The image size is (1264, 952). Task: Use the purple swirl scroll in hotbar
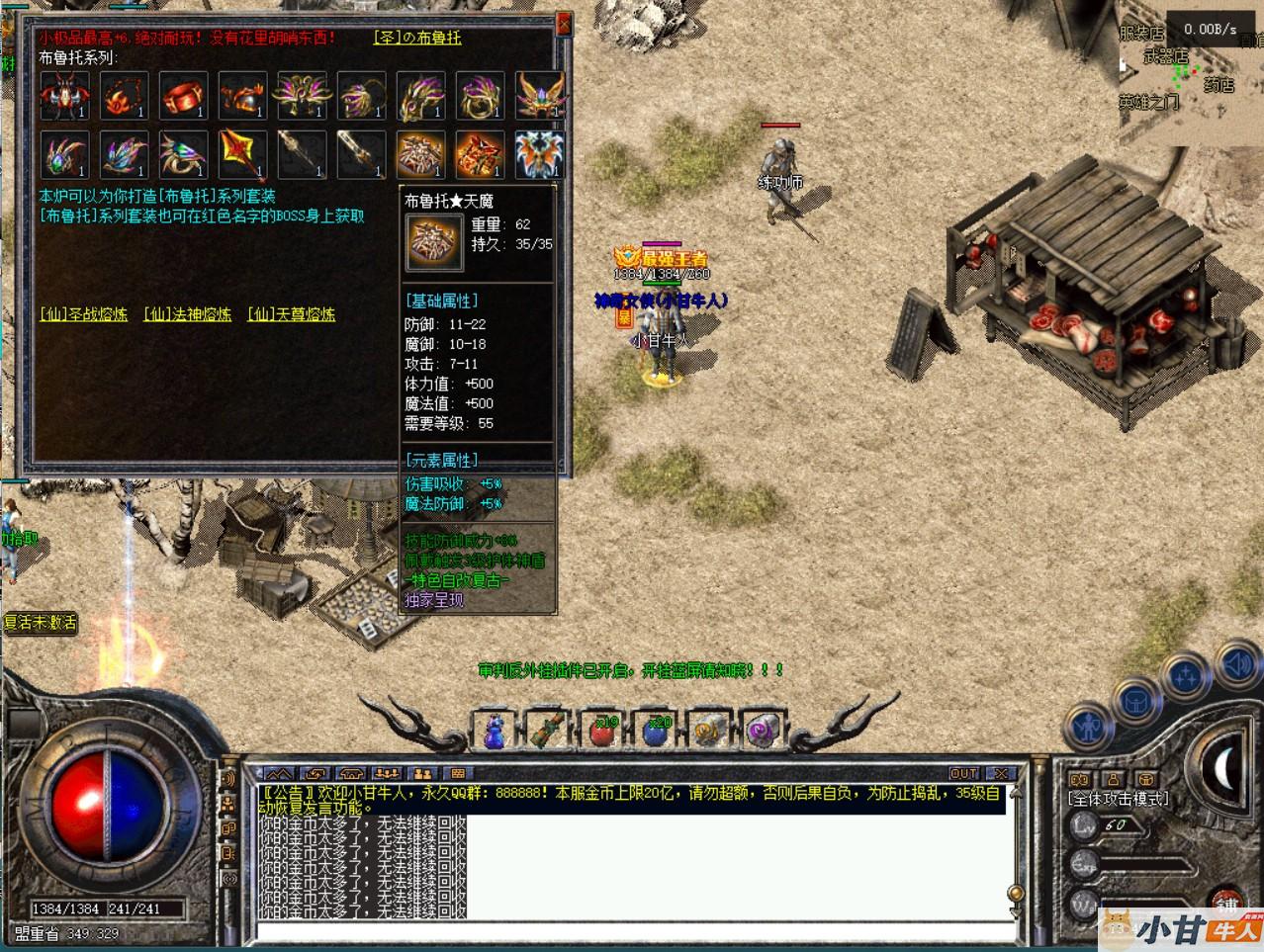pyautogui.click(x=761, y=732)
